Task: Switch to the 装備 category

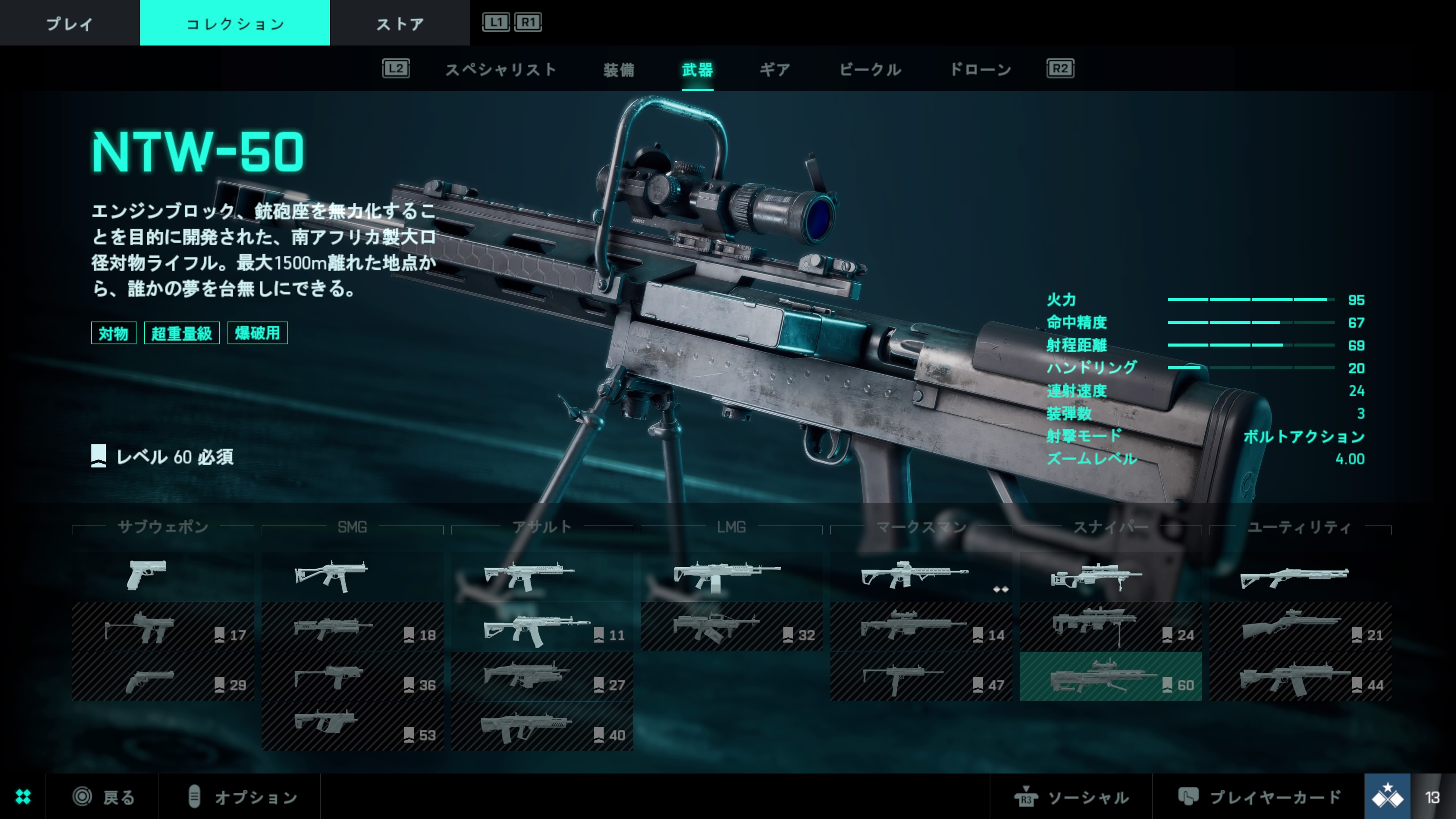Action: click(618, 69)
